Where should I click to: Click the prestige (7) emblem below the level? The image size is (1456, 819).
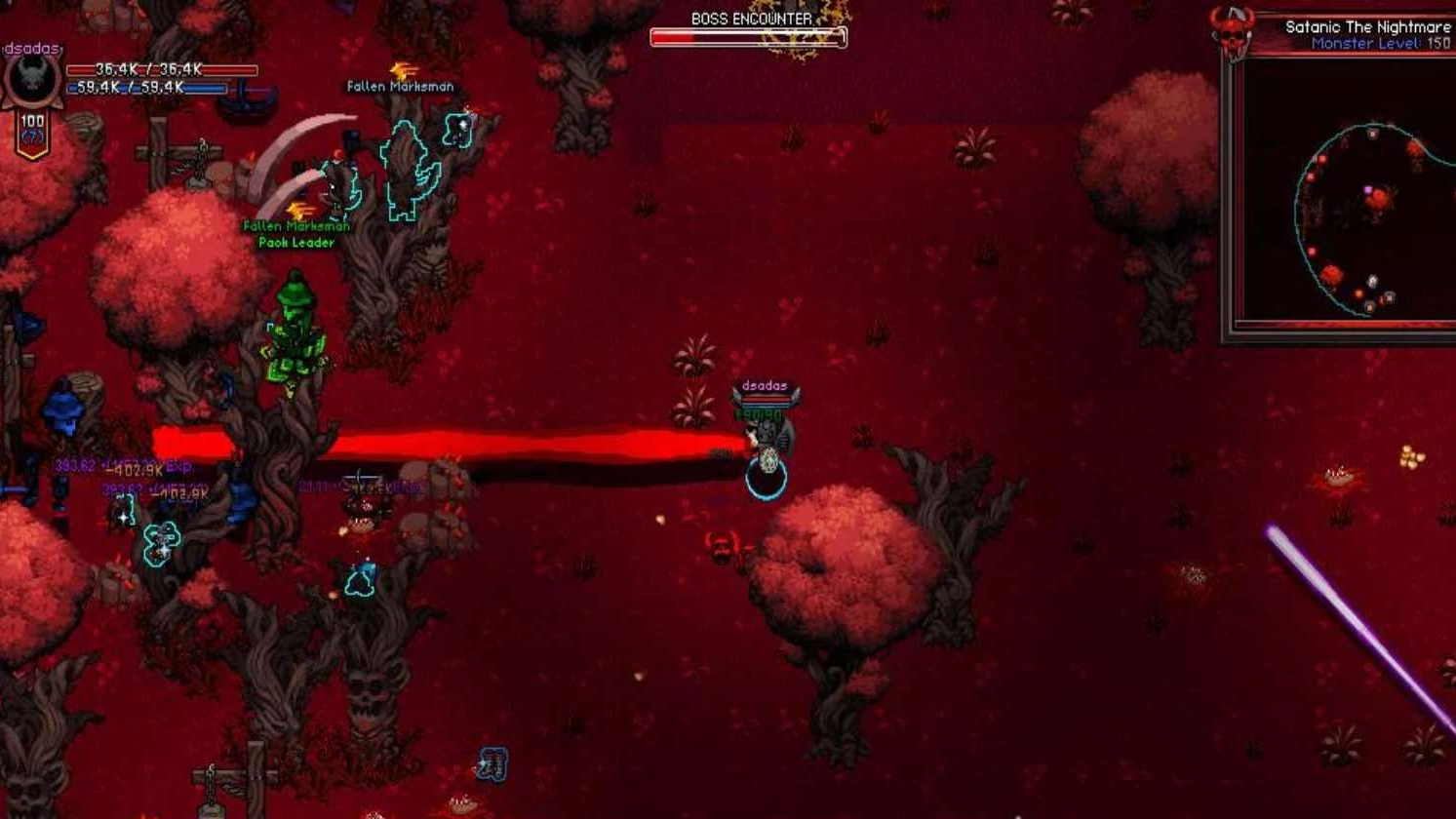point(30,136)
